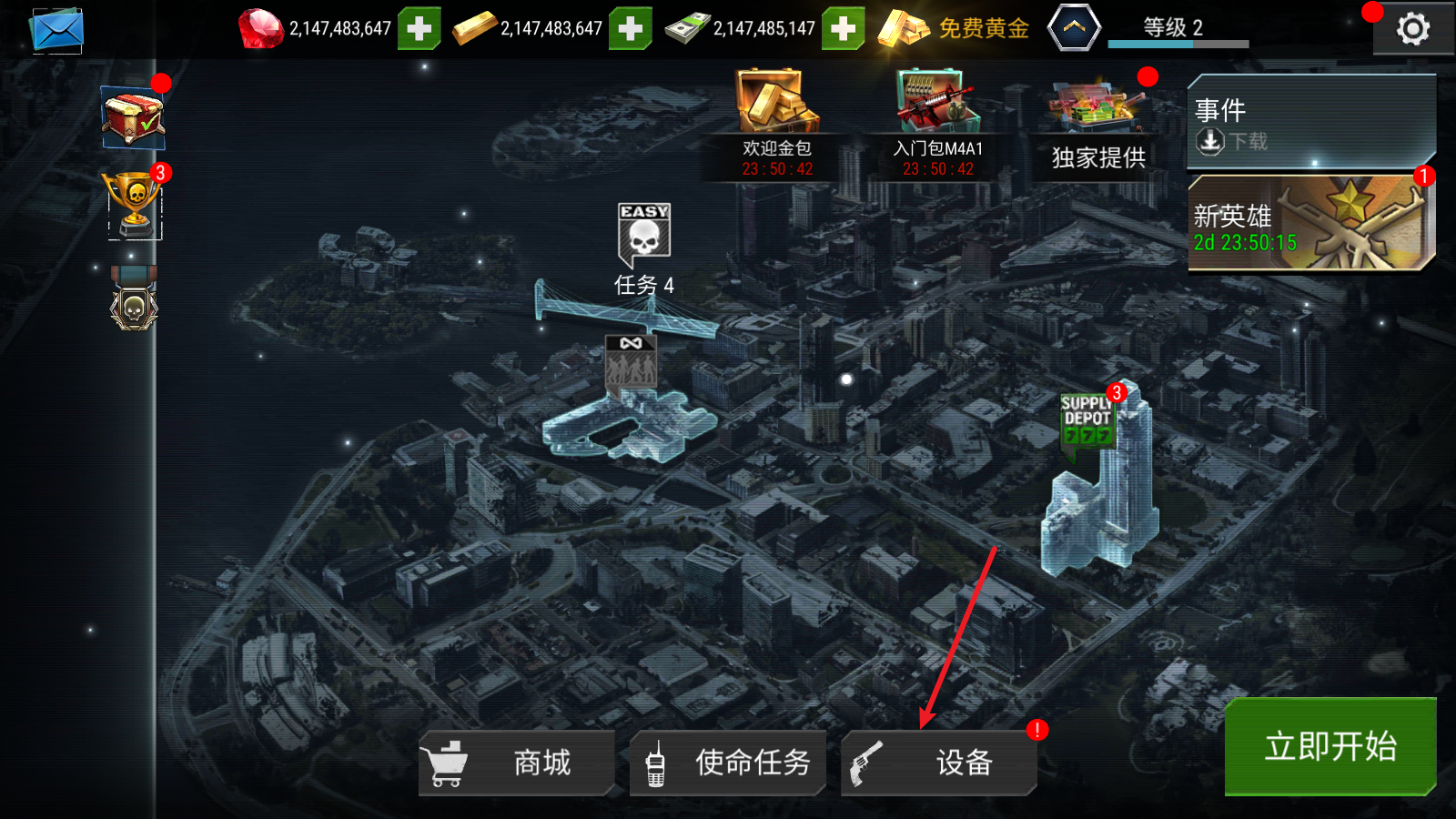Select the infinity zombie mode marker

tap(631, 365)
